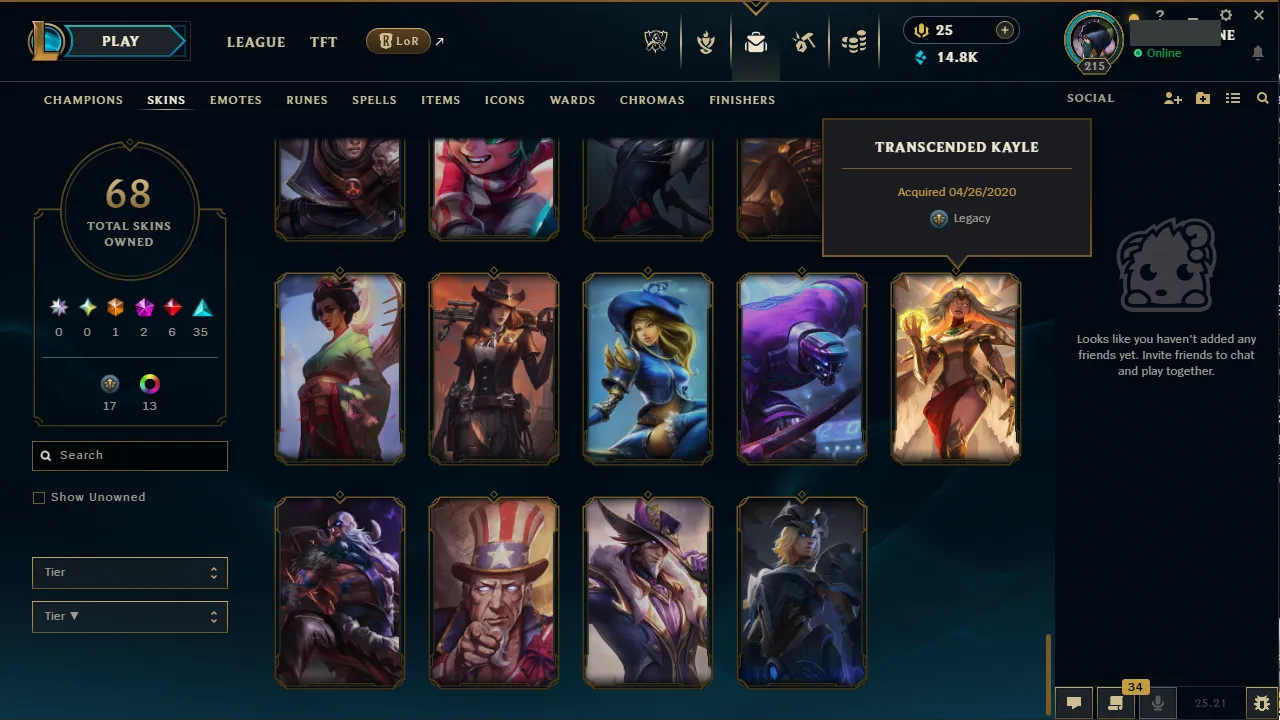Switch to the CHROMAS tab
The width and height of the screenshot is (1280, 720).
pyautogui.click(x=652, y=100)
